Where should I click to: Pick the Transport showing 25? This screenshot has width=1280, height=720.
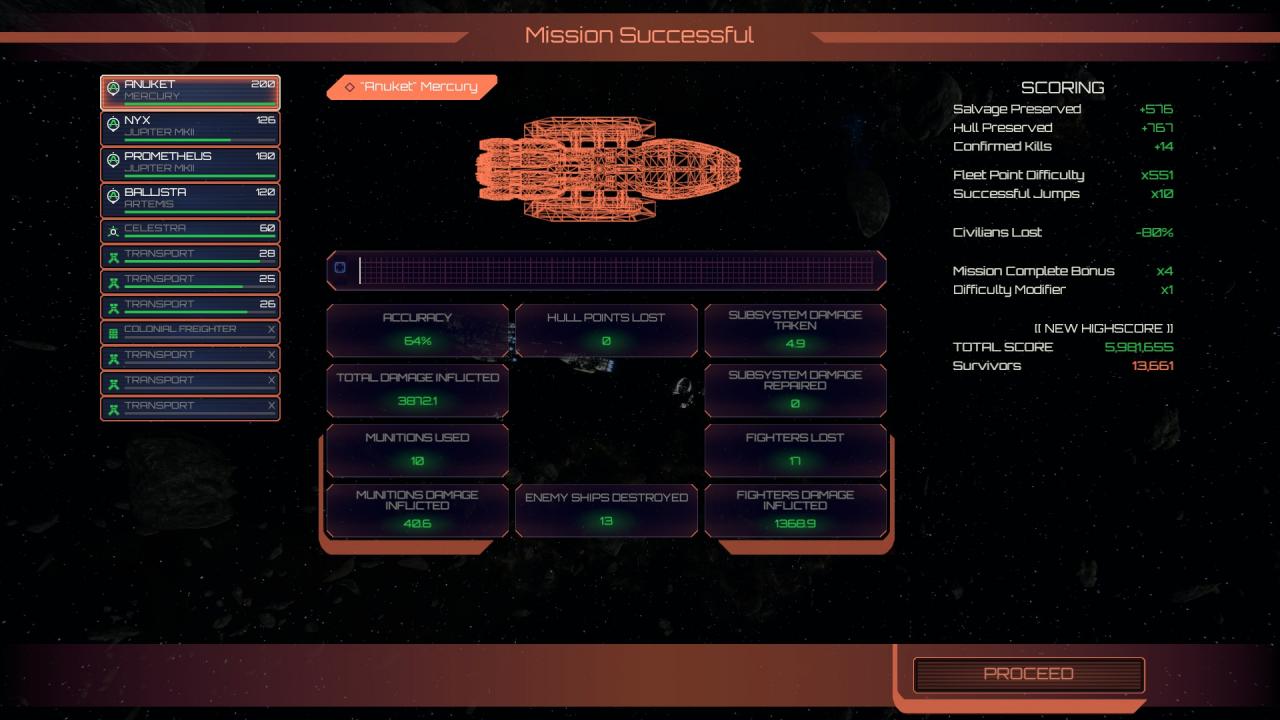coord(190,282)
